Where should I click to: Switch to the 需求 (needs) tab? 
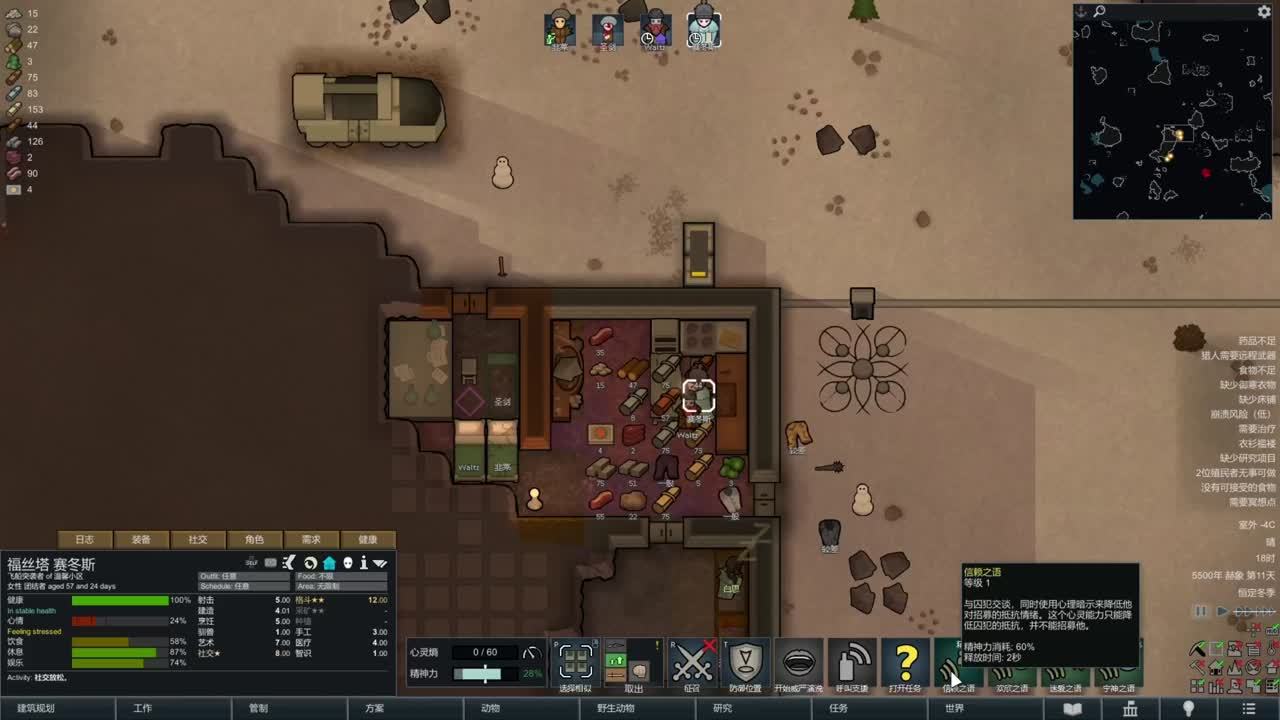311,539
